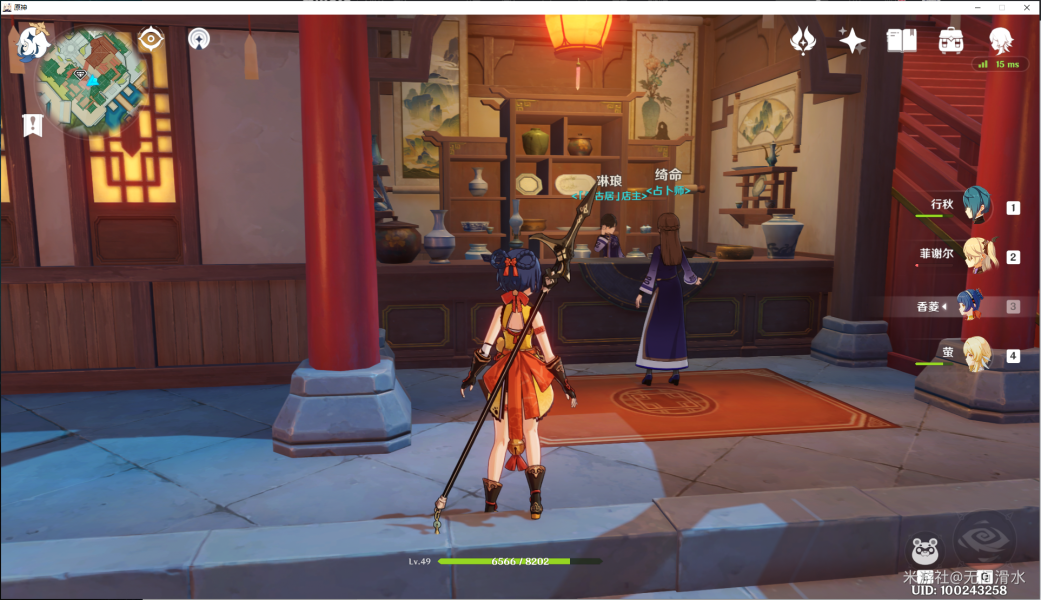Open the wish four-pointed star icon
The width and height of the screenshot is (1041, 600).
coord(852,40)
